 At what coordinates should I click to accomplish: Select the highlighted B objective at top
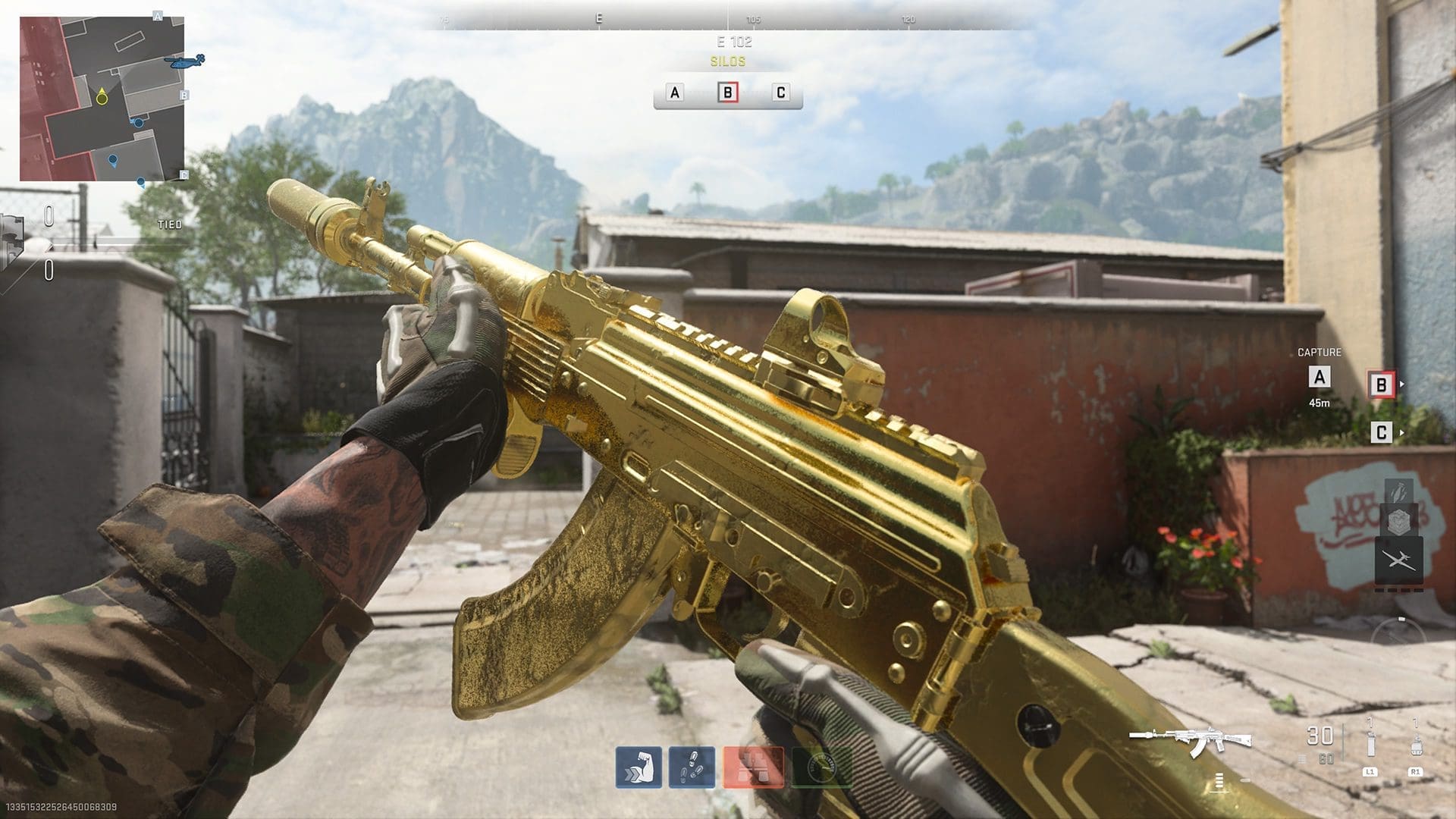coord(727,93)
